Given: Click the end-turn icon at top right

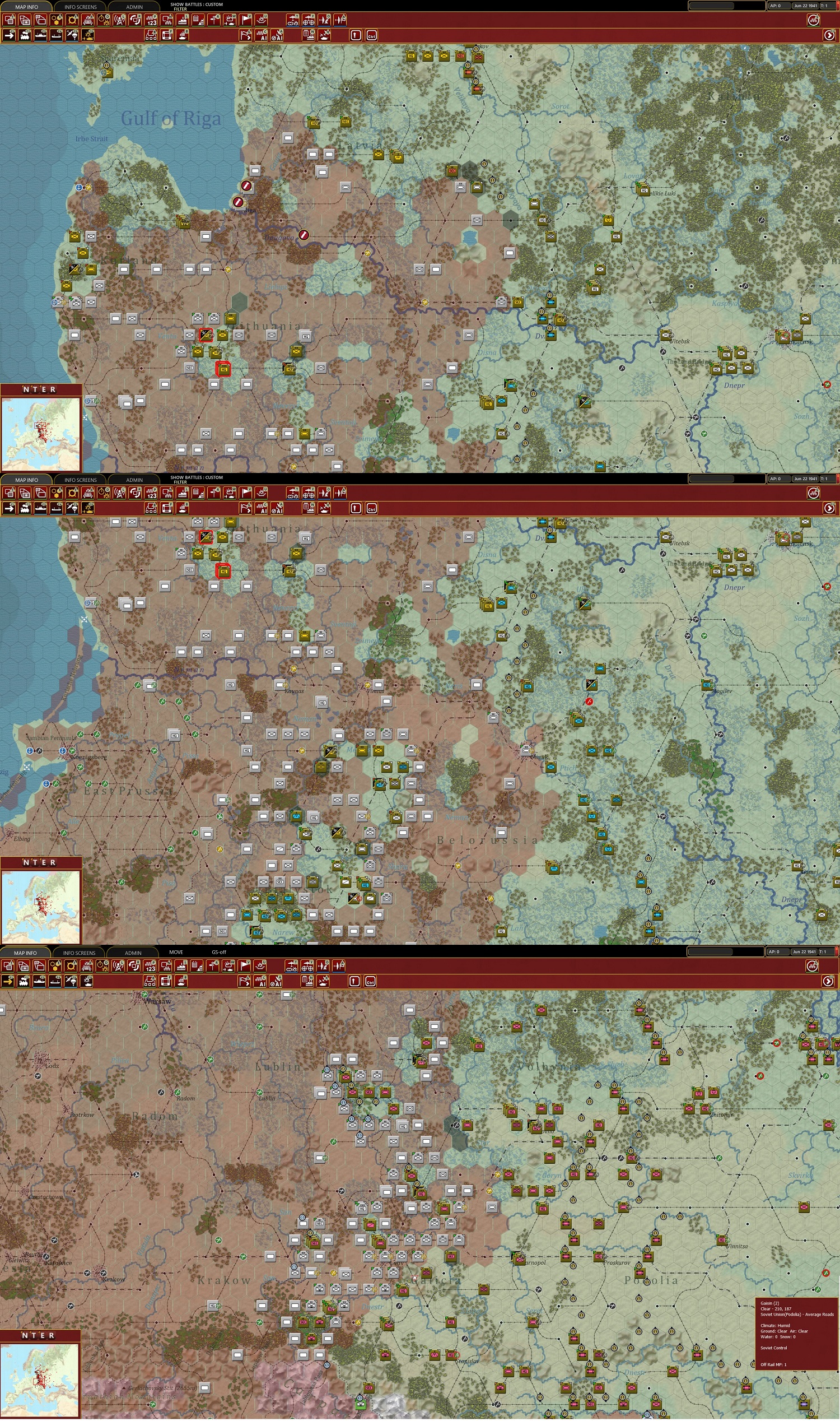Looking at the screenshot, I should (813, 20).
